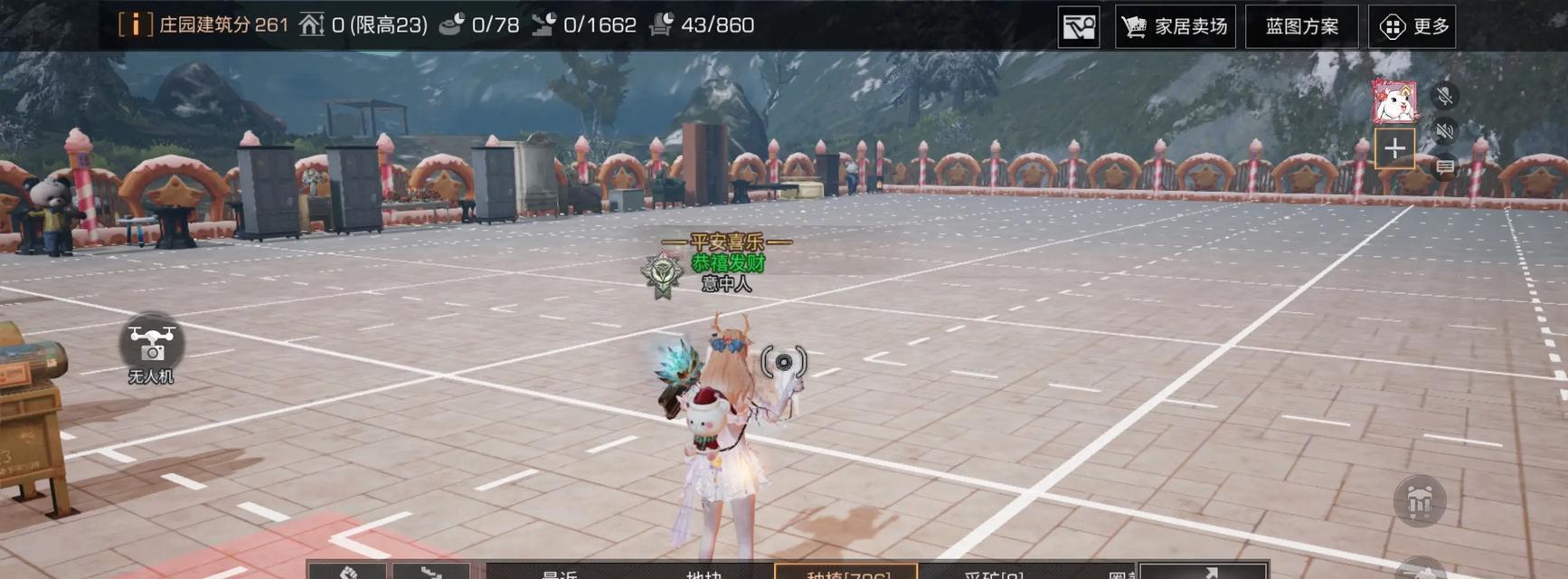The height and width of the screenshot is (579, 1568).
Task: Open the manor build score info icon
Action: [x=136, y=24]
